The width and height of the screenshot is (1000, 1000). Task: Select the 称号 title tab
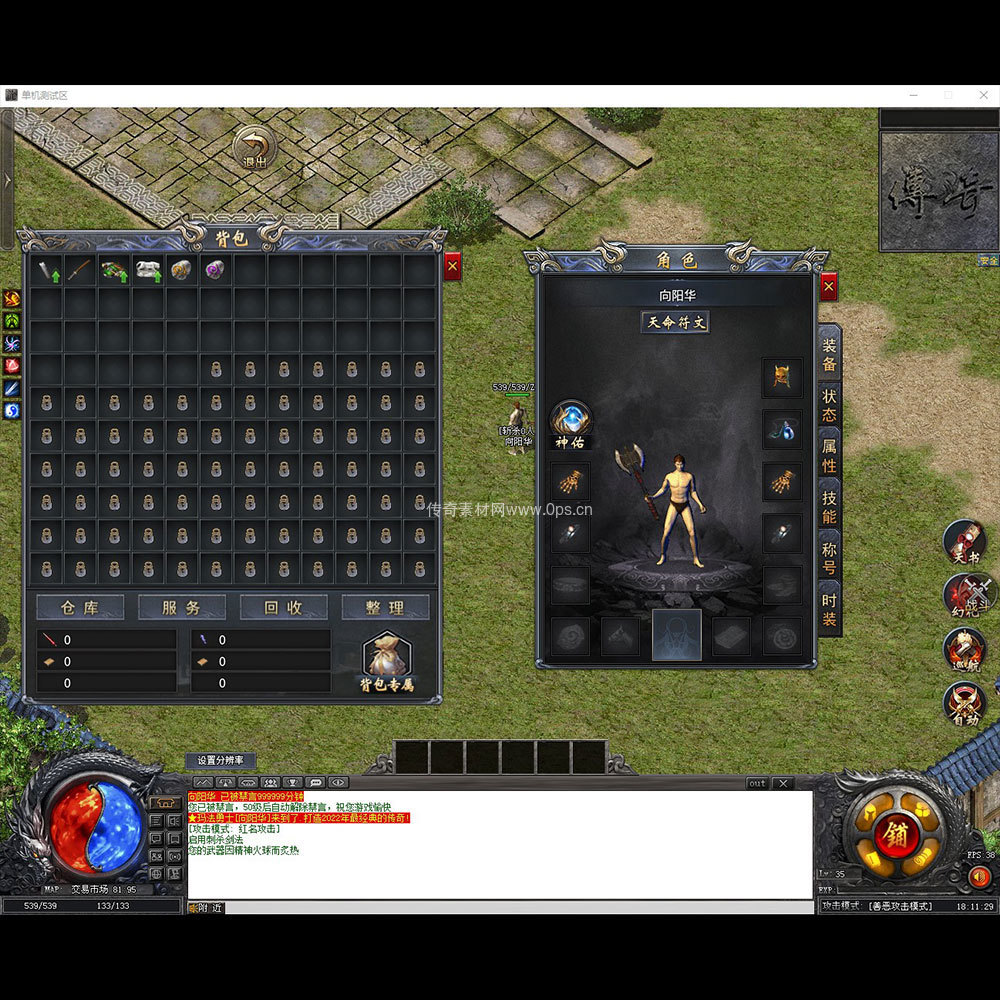(x=829, y=558)
